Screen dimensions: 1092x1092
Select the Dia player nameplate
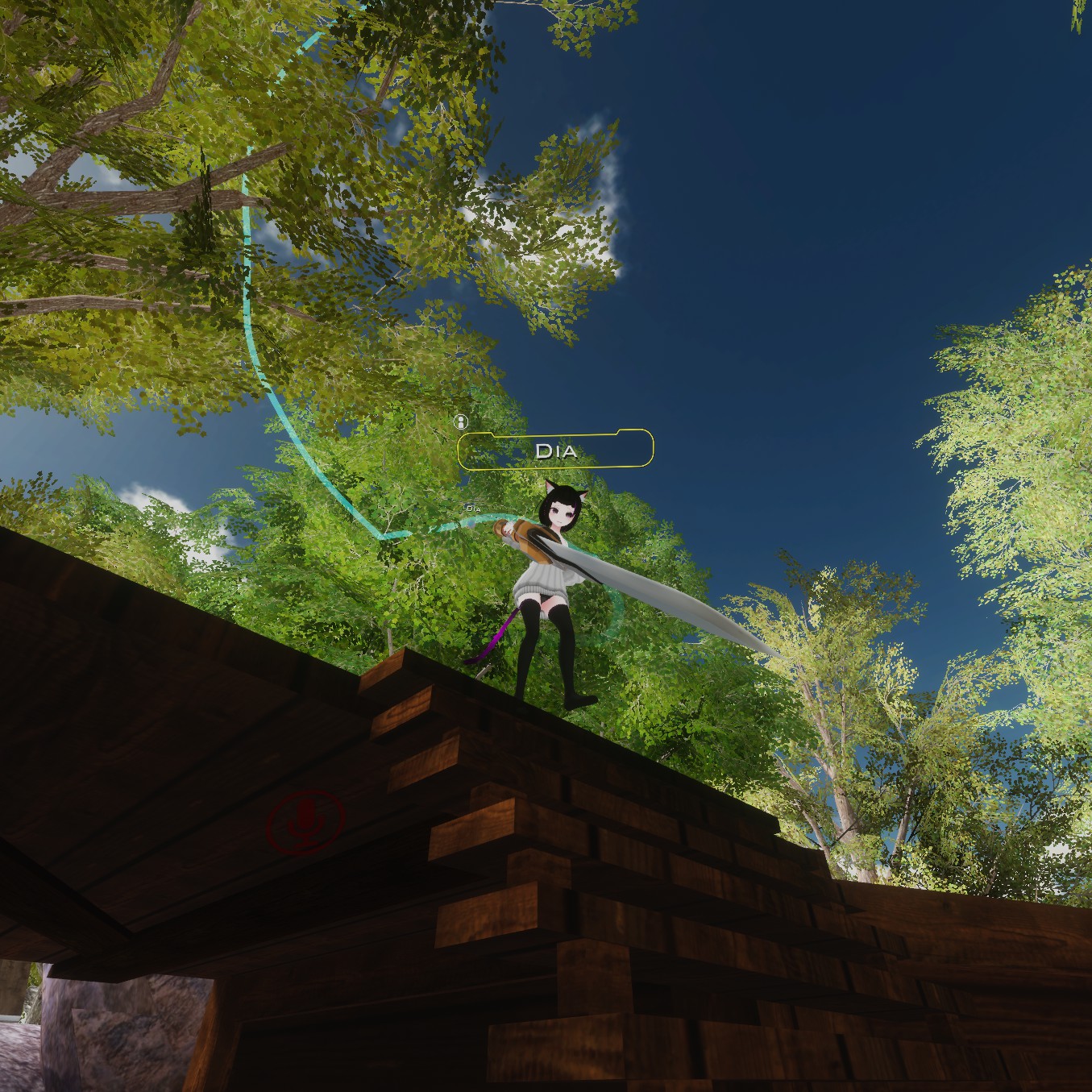point(555,450)
